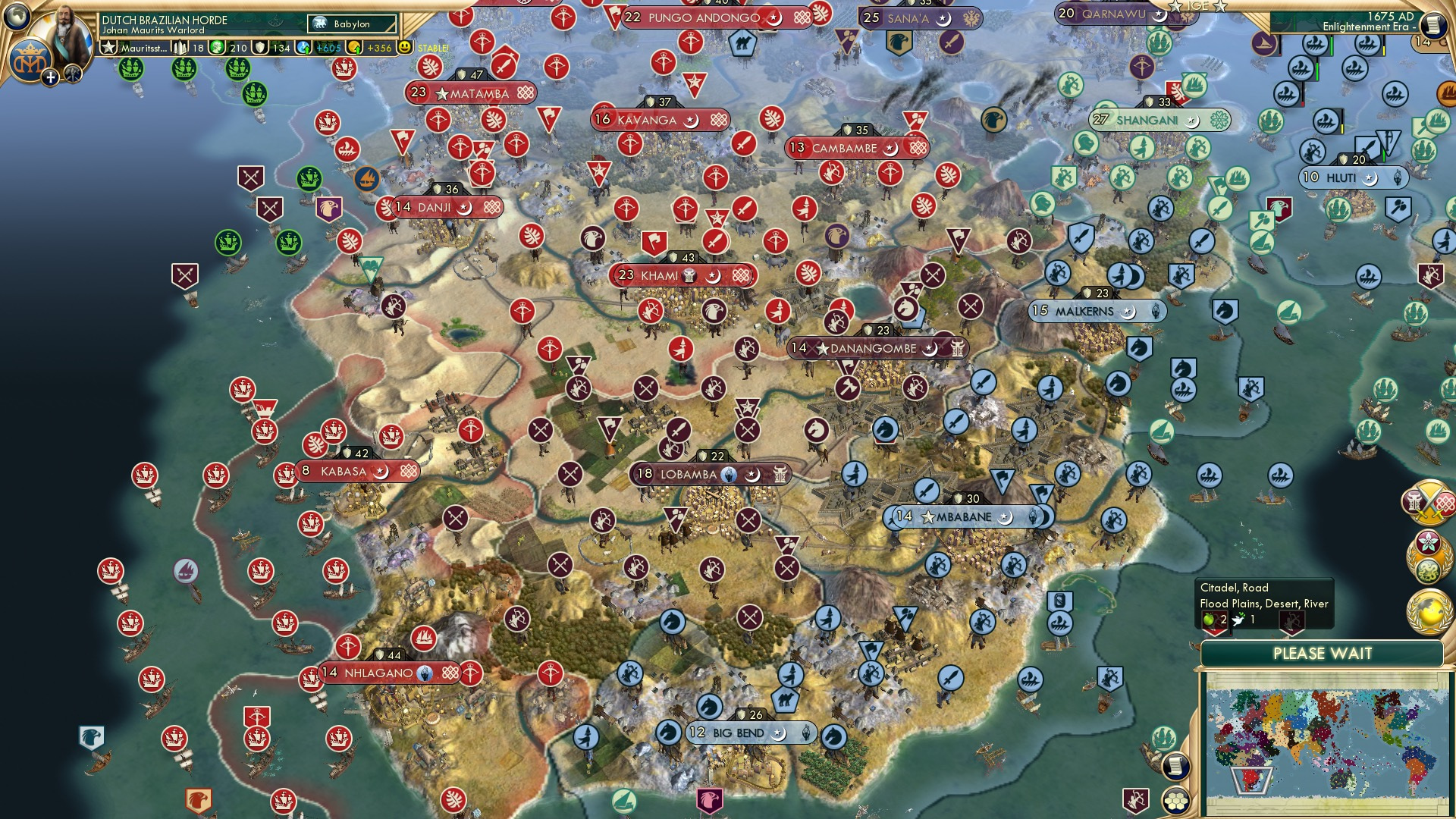Open the crossed swords war notification

(1428, 502)
